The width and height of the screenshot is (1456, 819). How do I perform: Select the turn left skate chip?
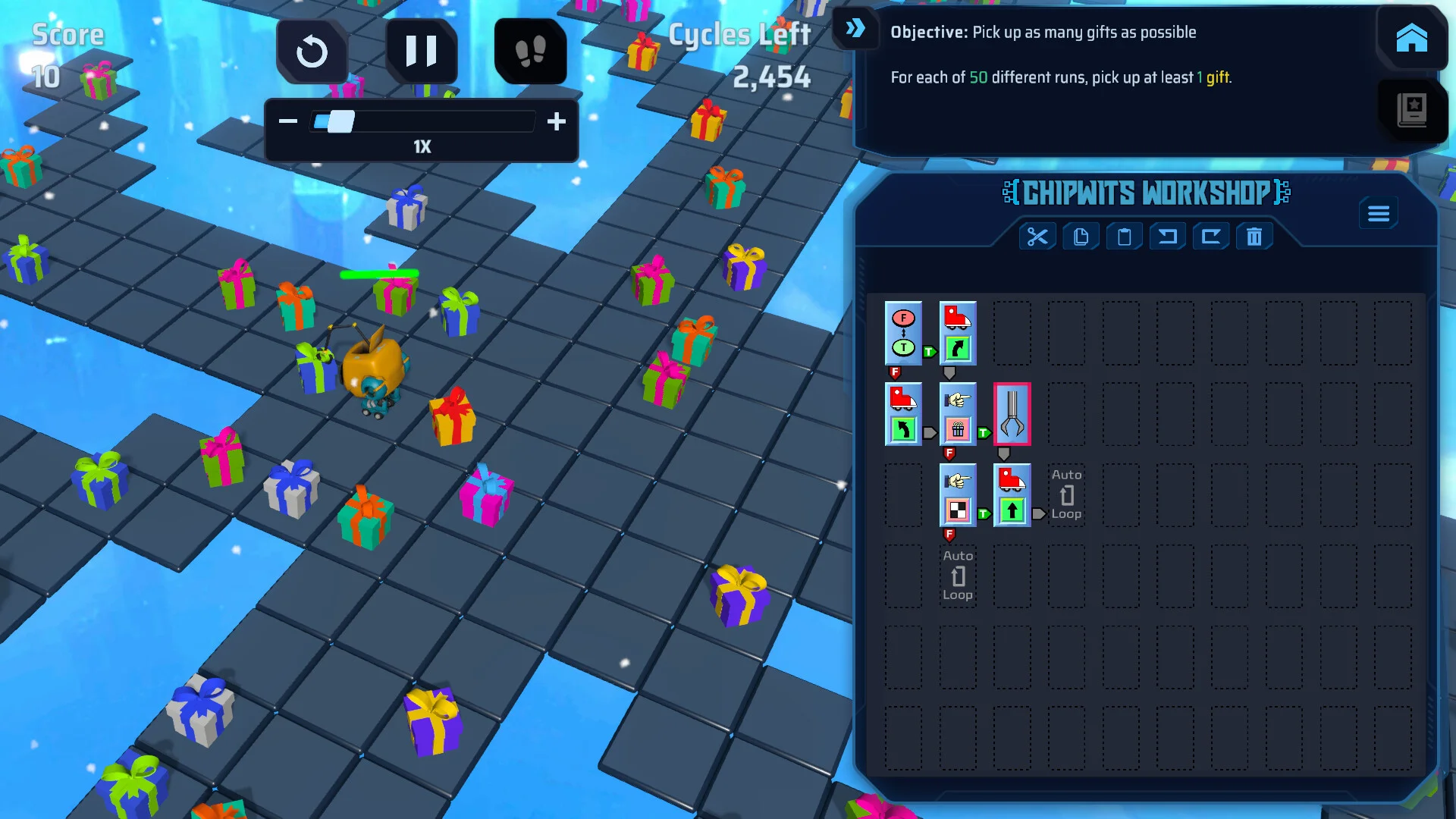pyautogui.click(x=903, y=414)
